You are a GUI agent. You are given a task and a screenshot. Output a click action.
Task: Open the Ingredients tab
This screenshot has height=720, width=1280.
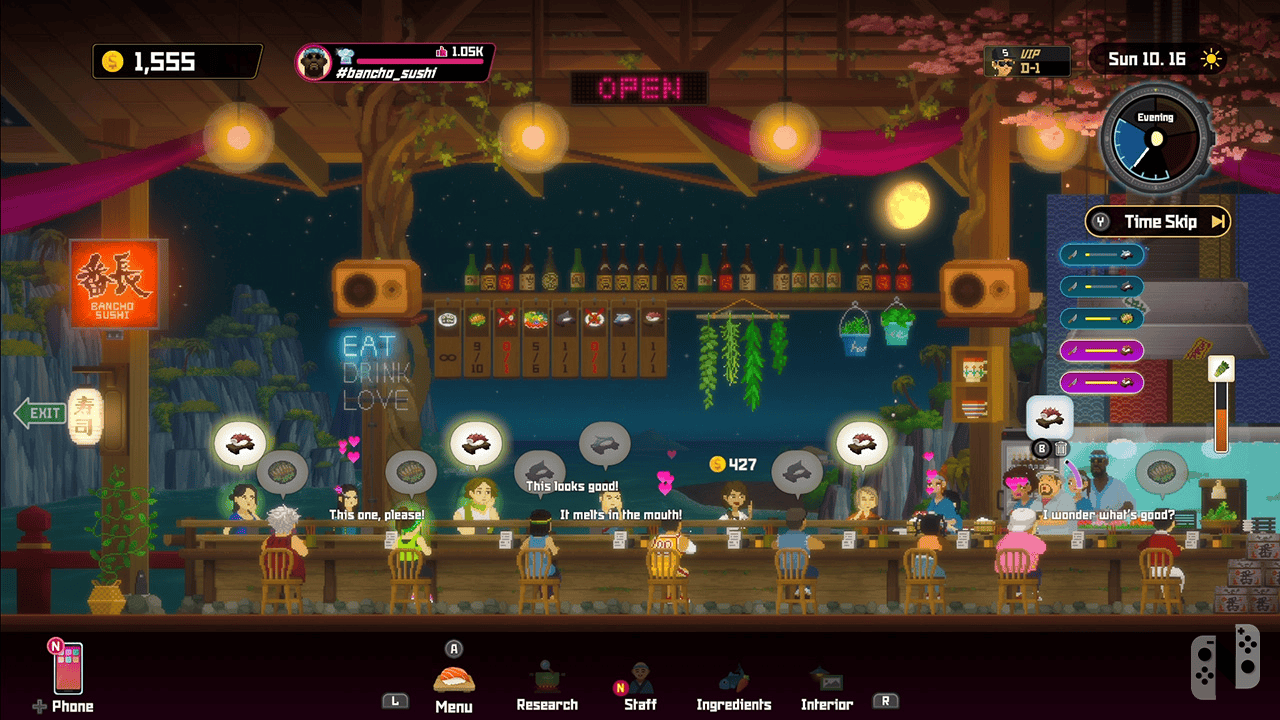point(734,686)
